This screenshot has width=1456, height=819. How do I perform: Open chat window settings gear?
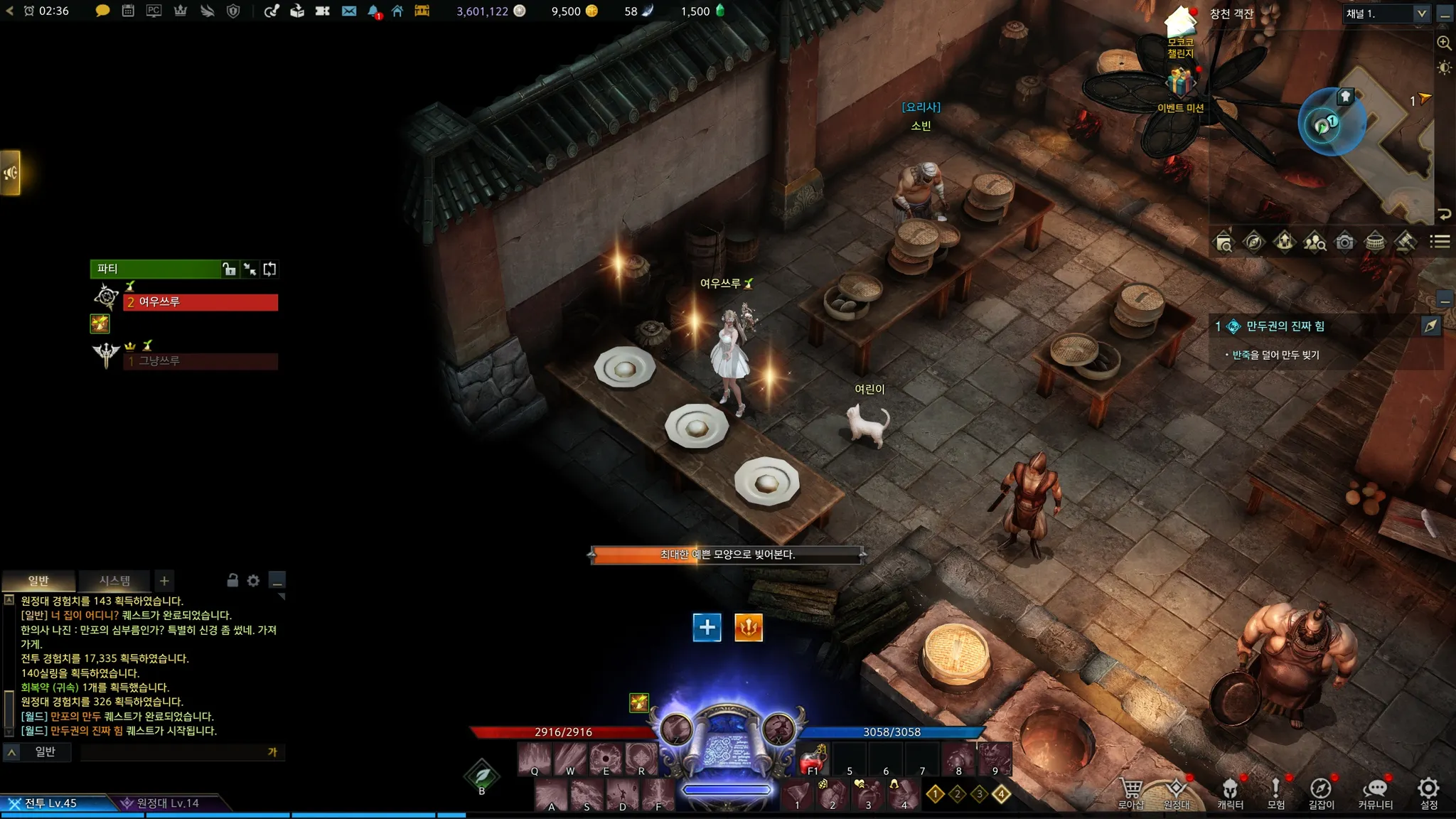click(253, 581)
